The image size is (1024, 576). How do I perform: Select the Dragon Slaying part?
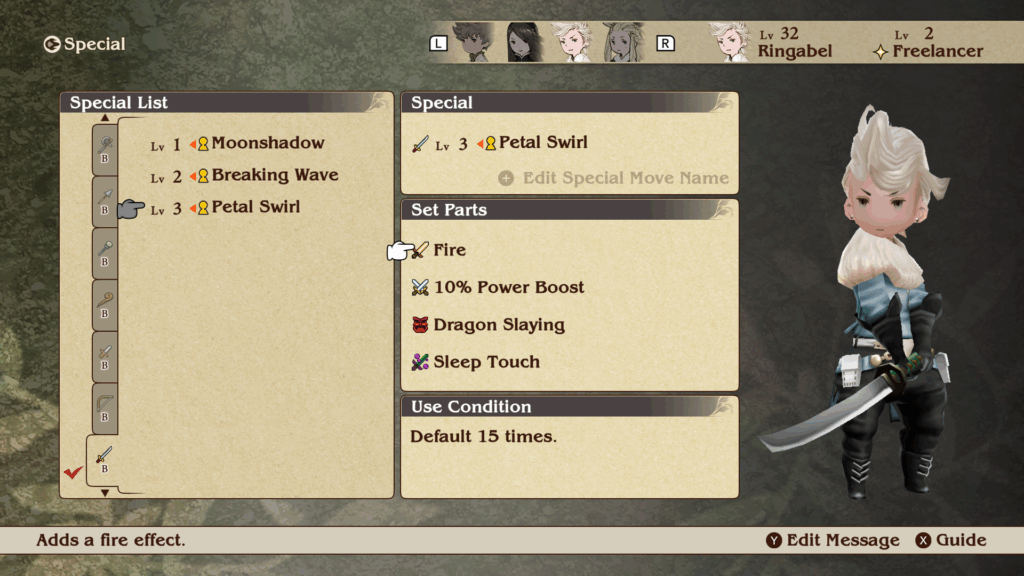(498, 325)
